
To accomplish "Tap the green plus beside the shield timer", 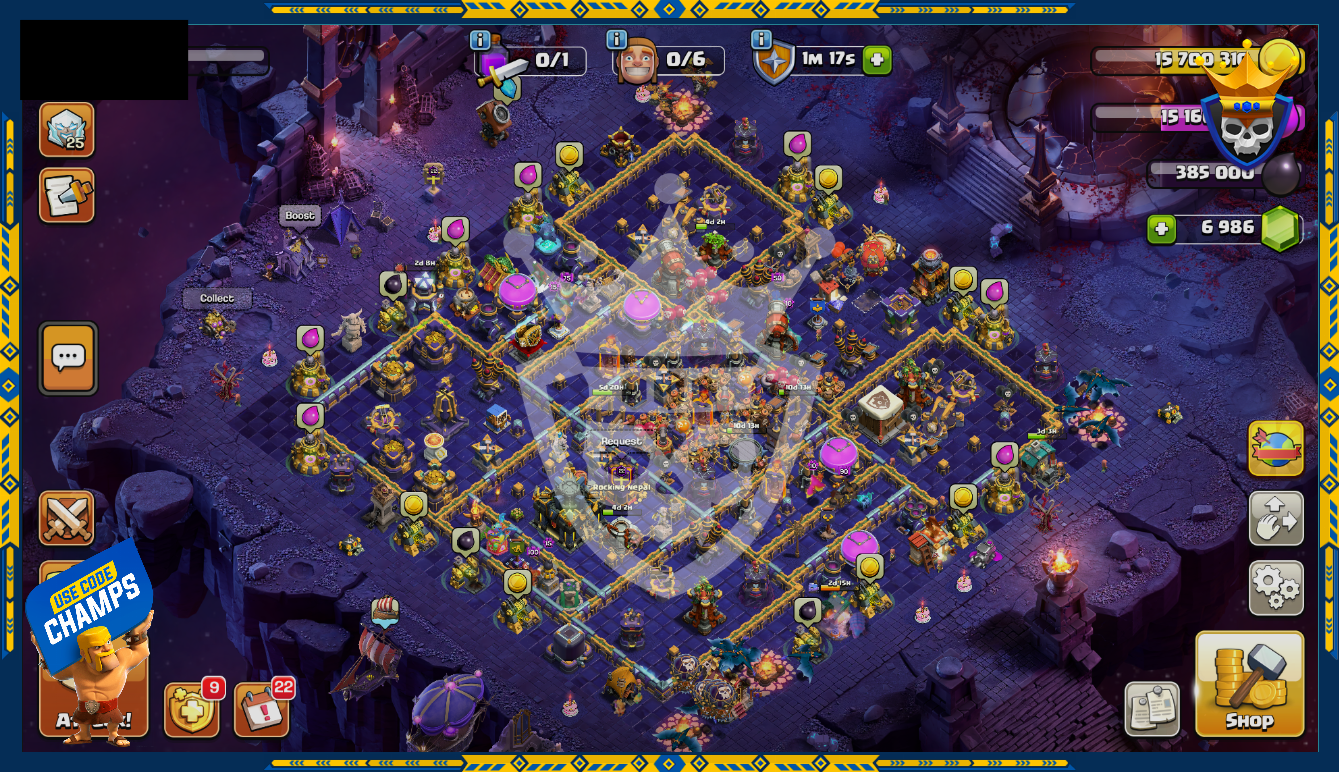I will coord(877,60).
